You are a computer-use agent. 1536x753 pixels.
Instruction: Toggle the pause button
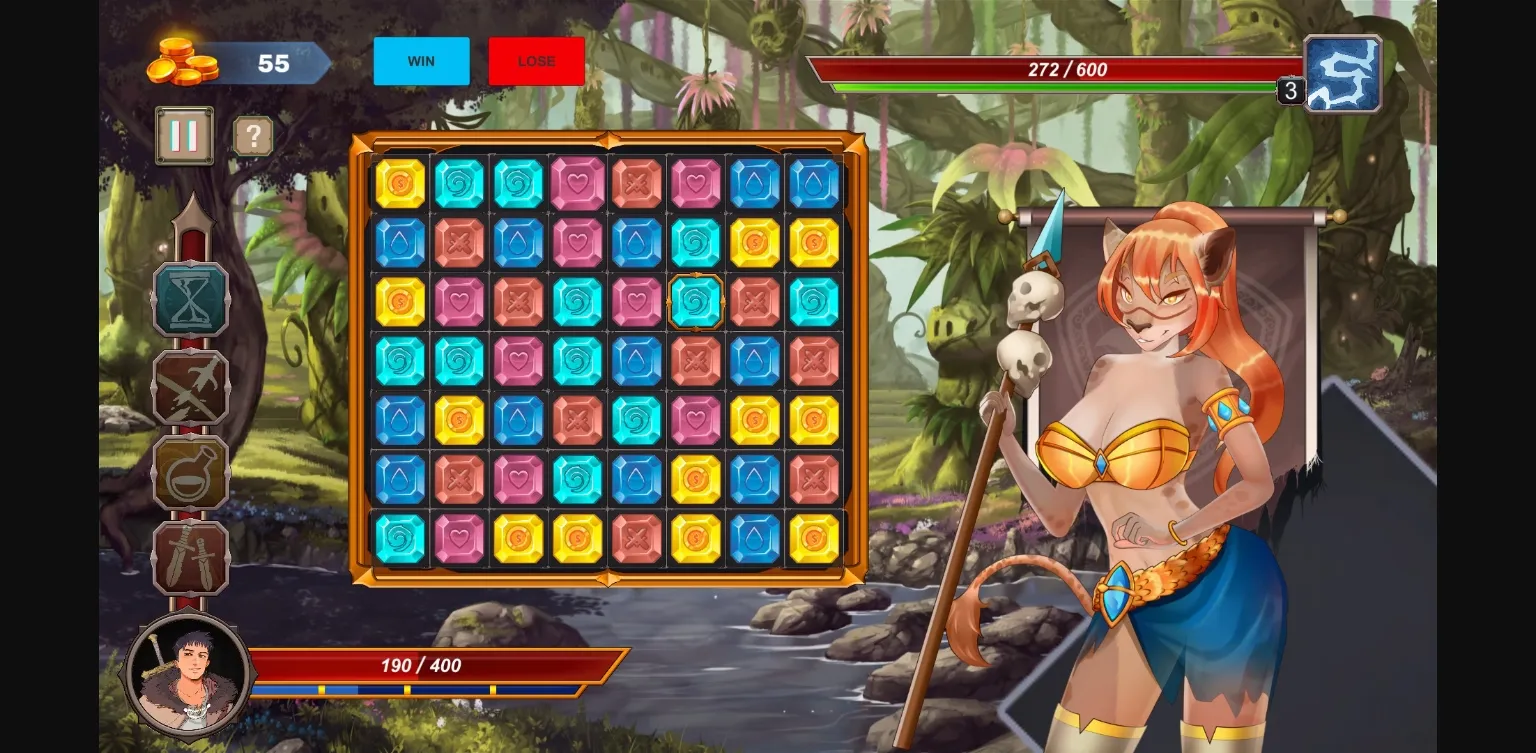pyautogui.click(x=183, y=134)
